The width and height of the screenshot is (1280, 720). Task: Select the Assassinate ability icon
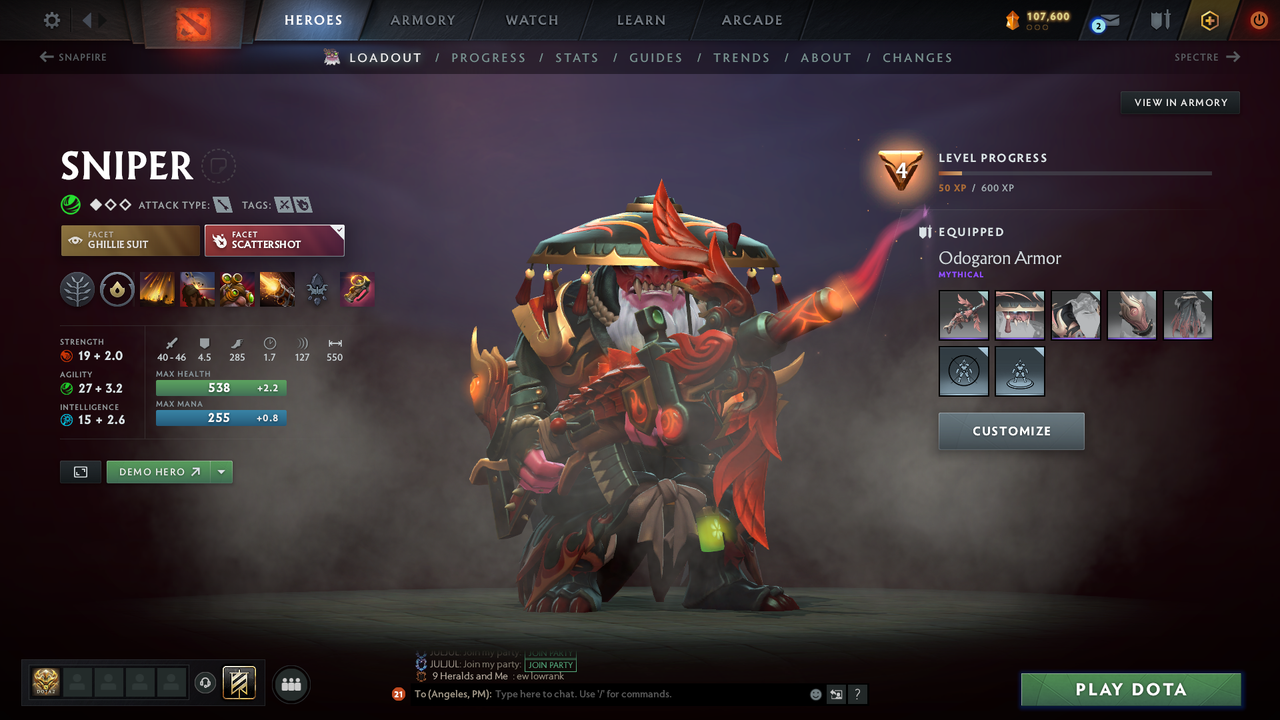277,289
